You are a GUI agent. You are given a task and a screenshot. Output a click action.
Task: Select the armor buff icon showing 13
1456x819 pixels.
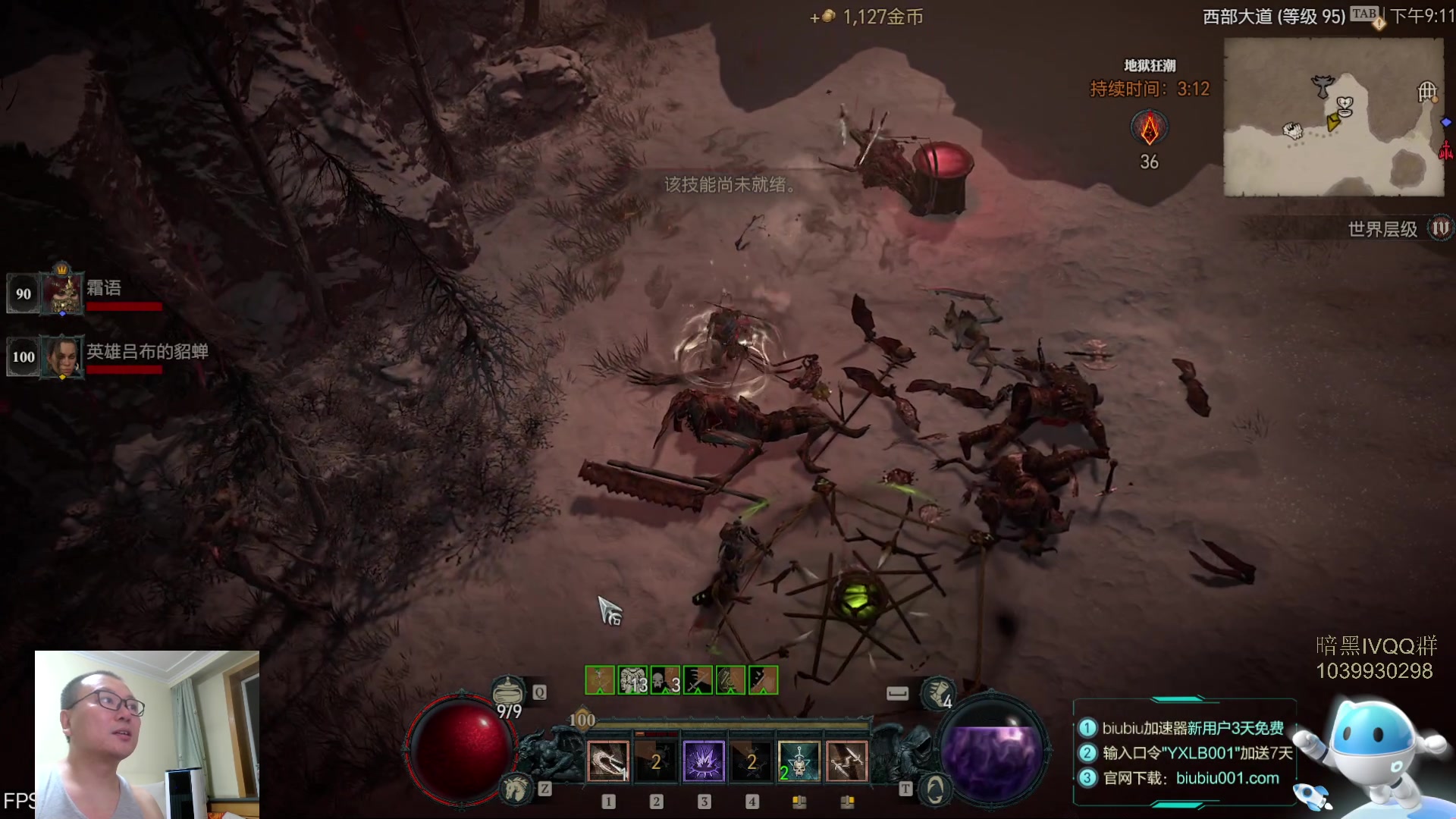(x=632, y=680)
